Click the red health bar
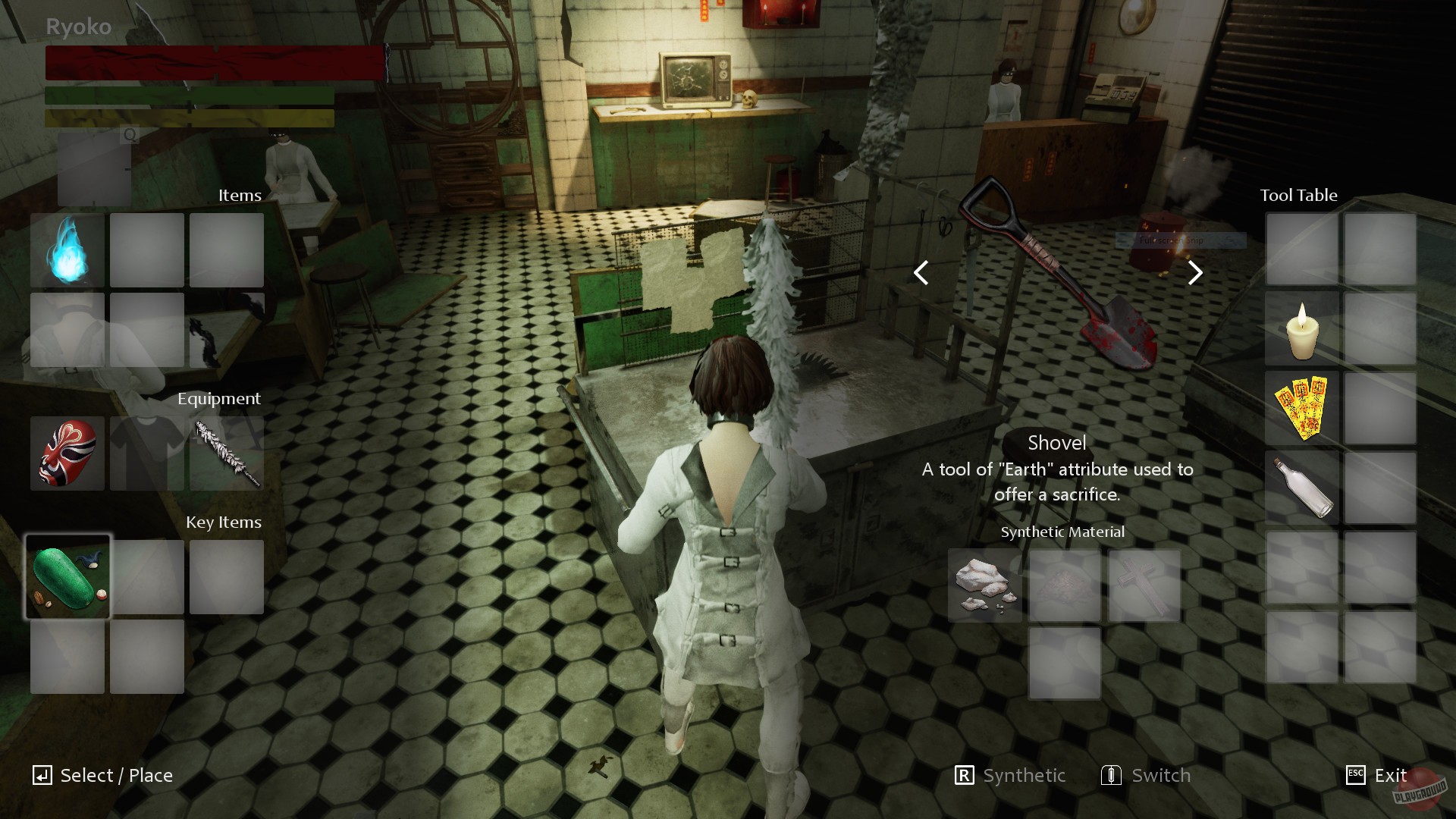Viewport: 1456px width, 819px height. 212,64
